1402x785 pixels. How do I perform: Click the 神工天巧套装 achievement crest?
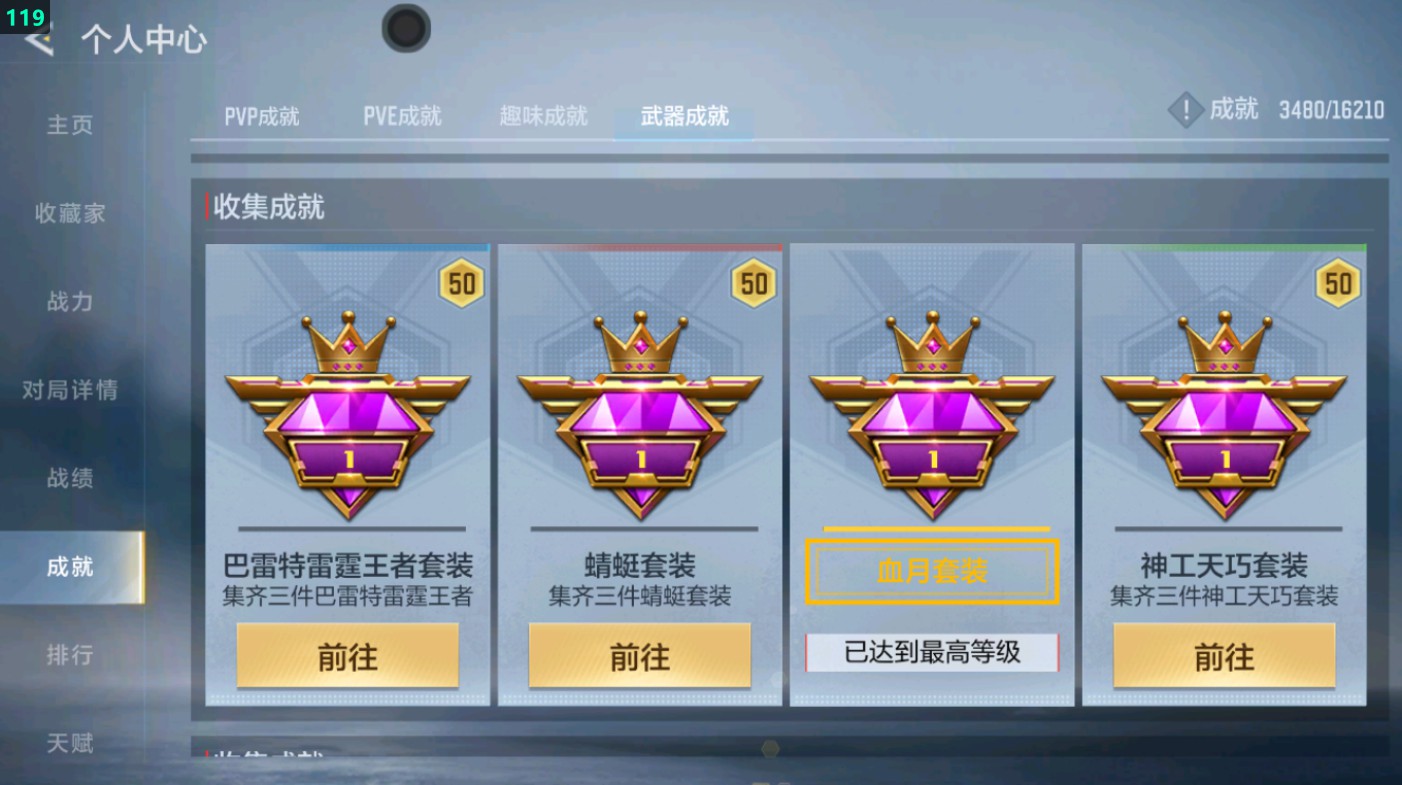click(1222, 420)
